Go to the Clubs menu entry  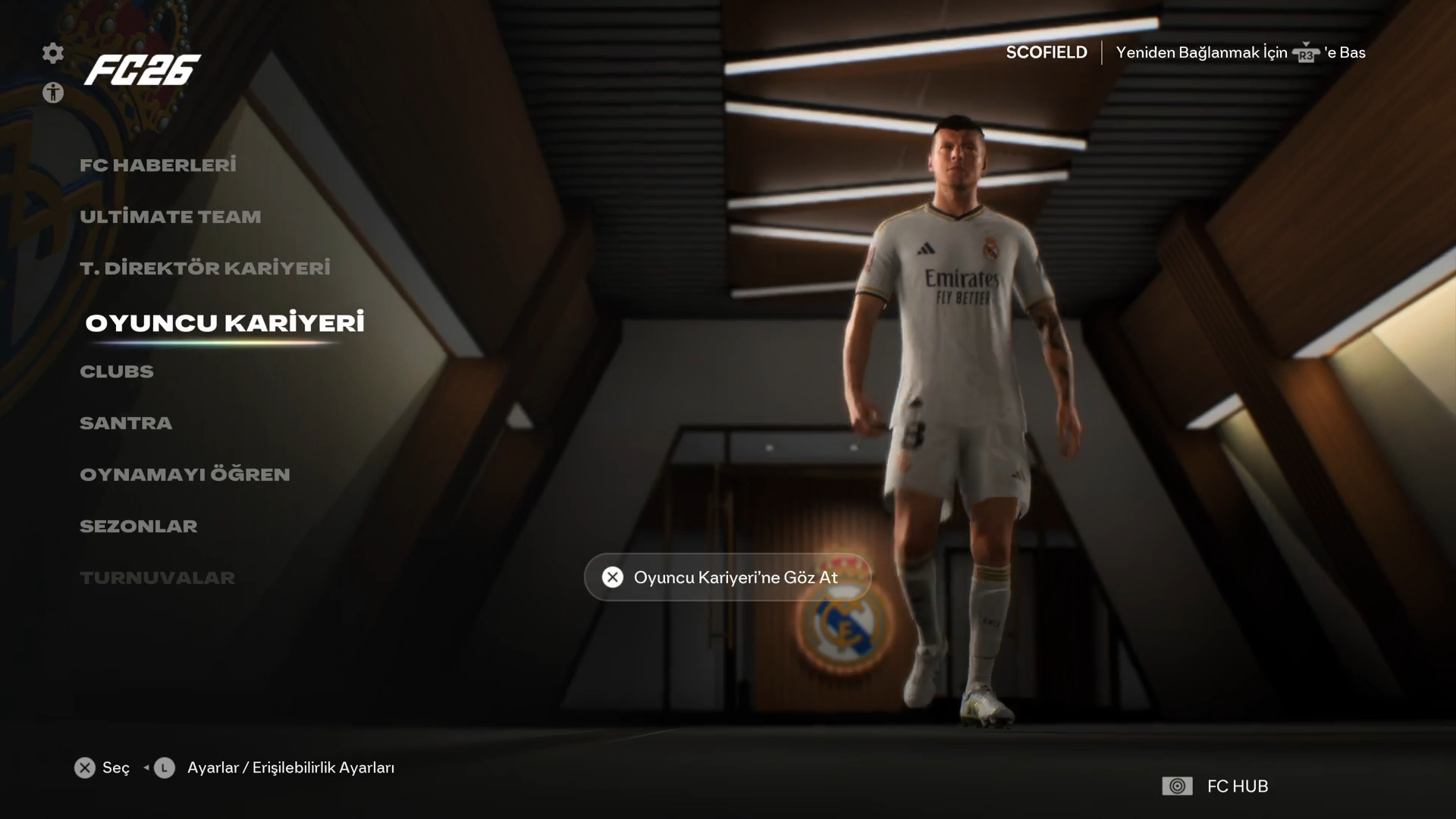coord(117,372)
